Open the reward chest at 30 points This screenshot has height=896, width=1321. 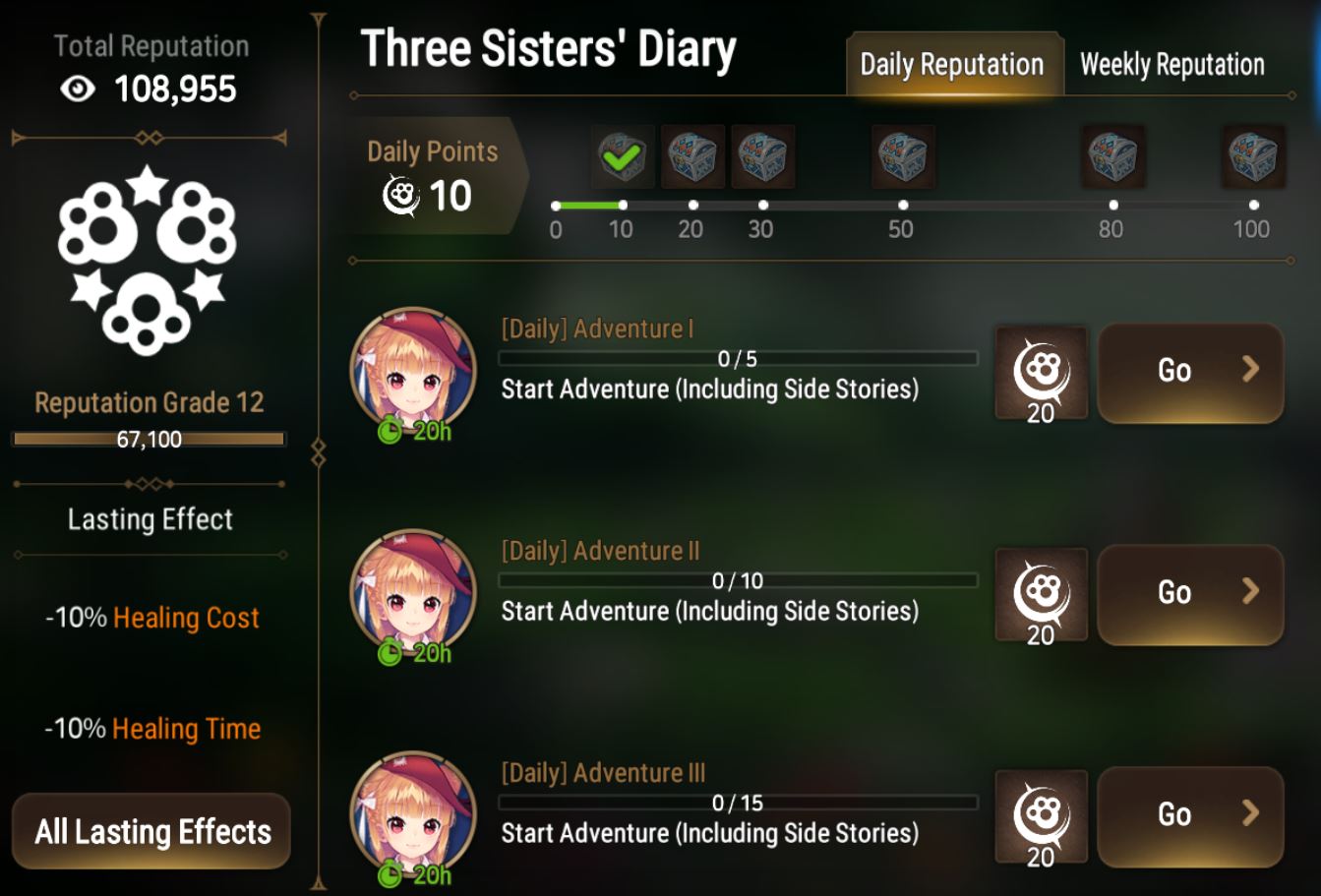764,156
